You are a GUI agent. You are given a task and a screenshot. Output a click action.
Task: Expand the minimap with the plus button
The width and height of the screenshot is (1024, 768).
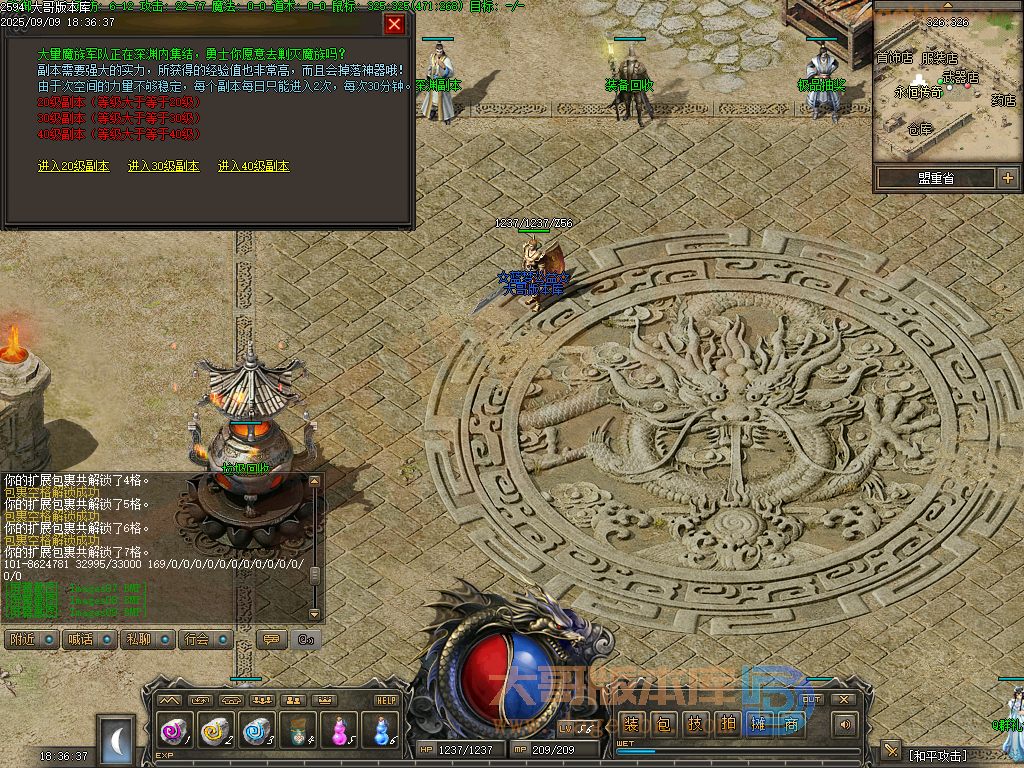point(1007,178)
